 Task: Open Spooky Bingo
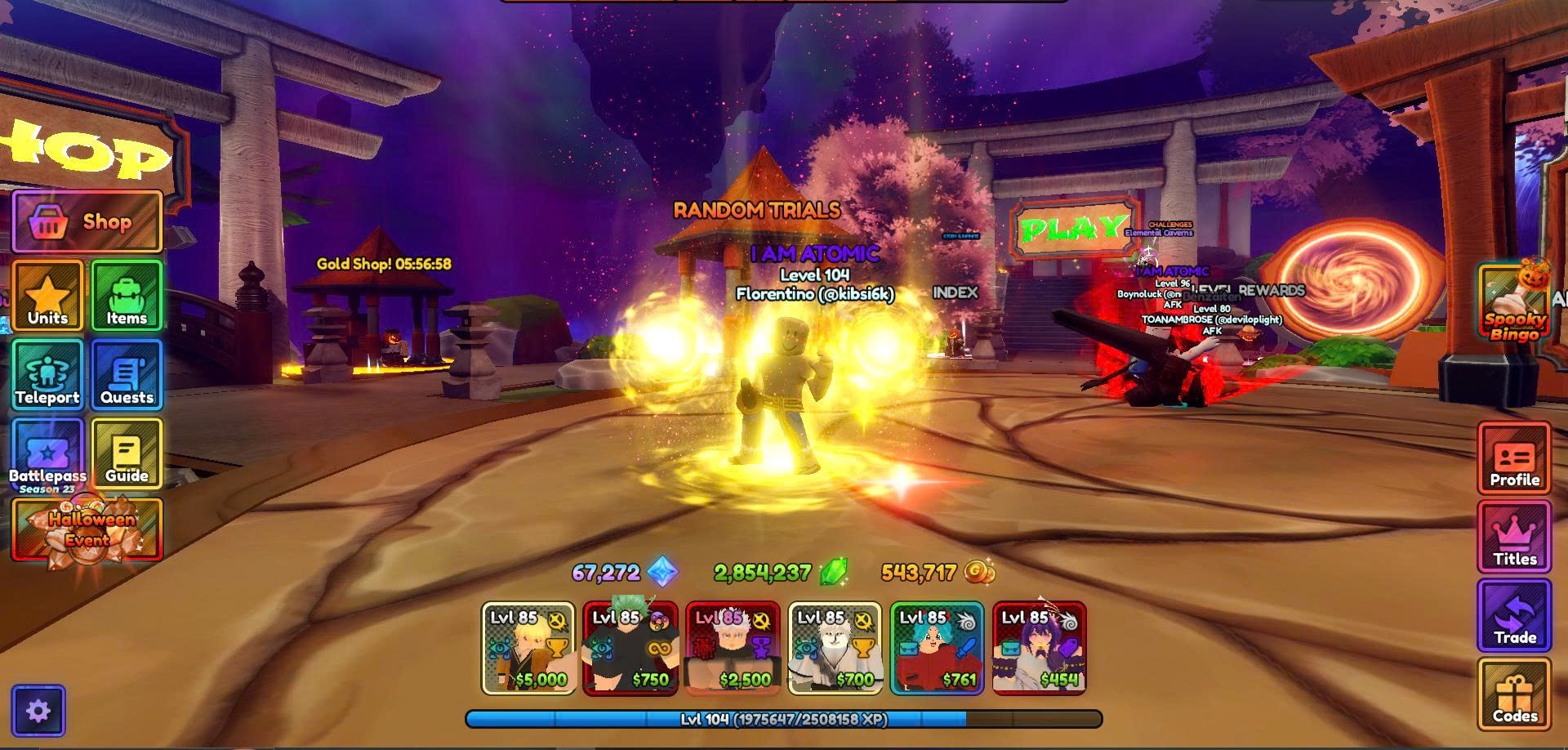pyautogui.click(x=1514, y=302)
